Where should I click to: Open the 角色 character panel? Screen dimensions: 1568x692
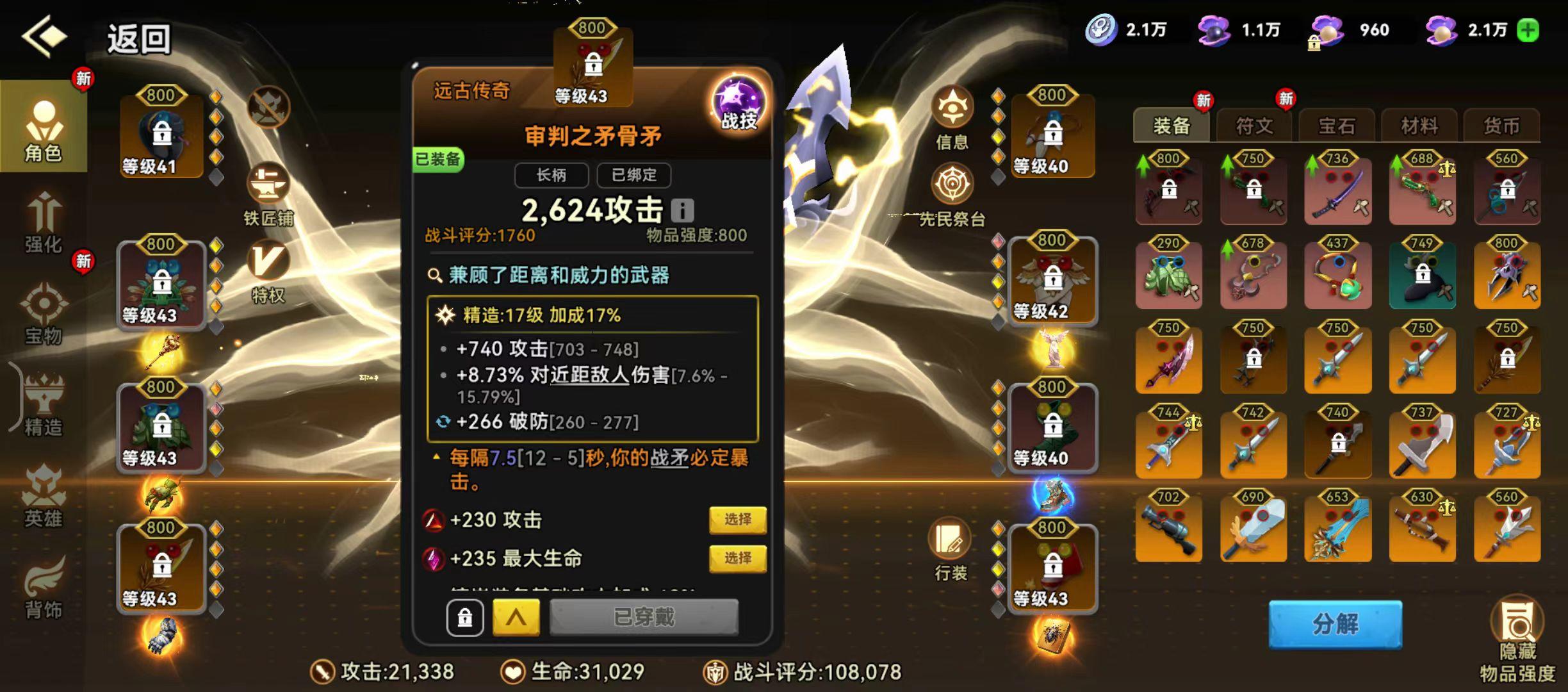coord(42,128)
